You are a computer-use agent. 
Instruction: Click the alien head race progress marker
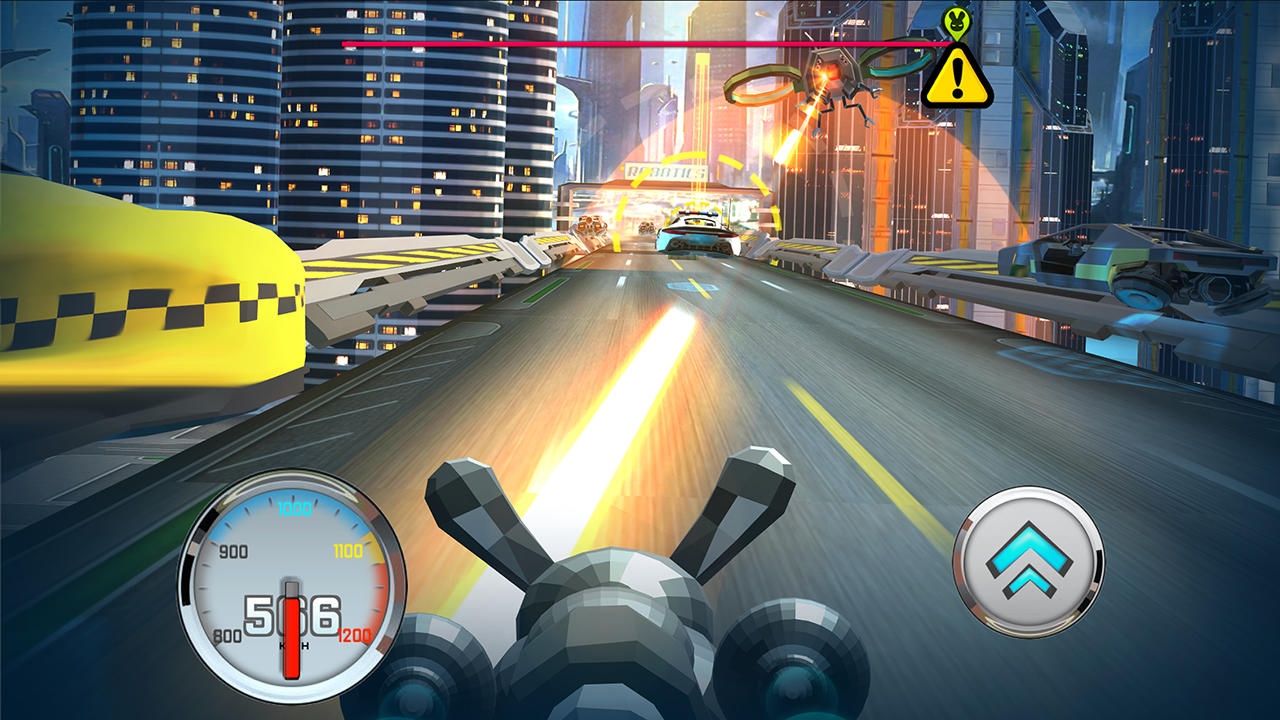click(958, 24)
